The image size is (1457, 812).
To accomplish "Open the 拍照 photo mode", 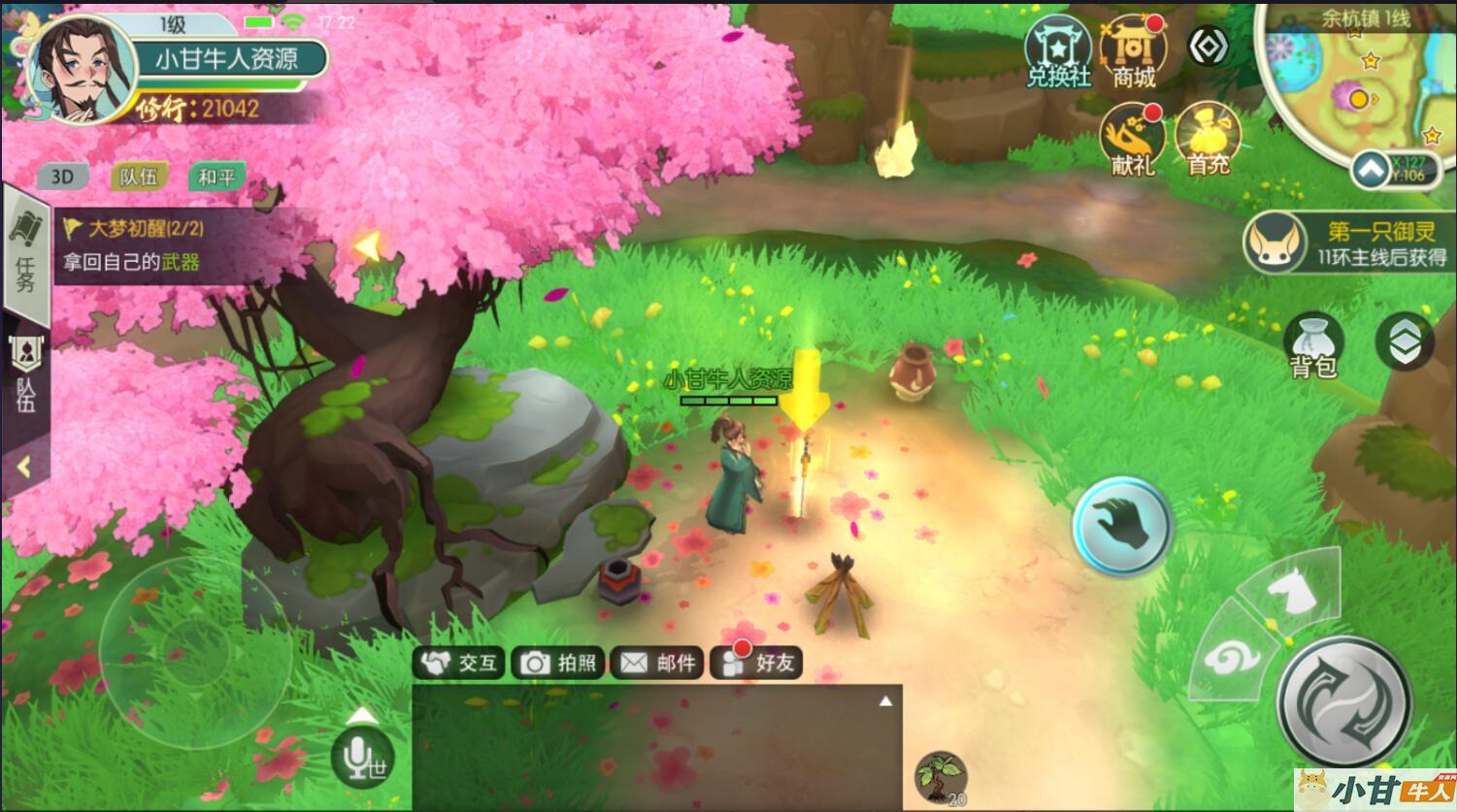I will 558,663.
